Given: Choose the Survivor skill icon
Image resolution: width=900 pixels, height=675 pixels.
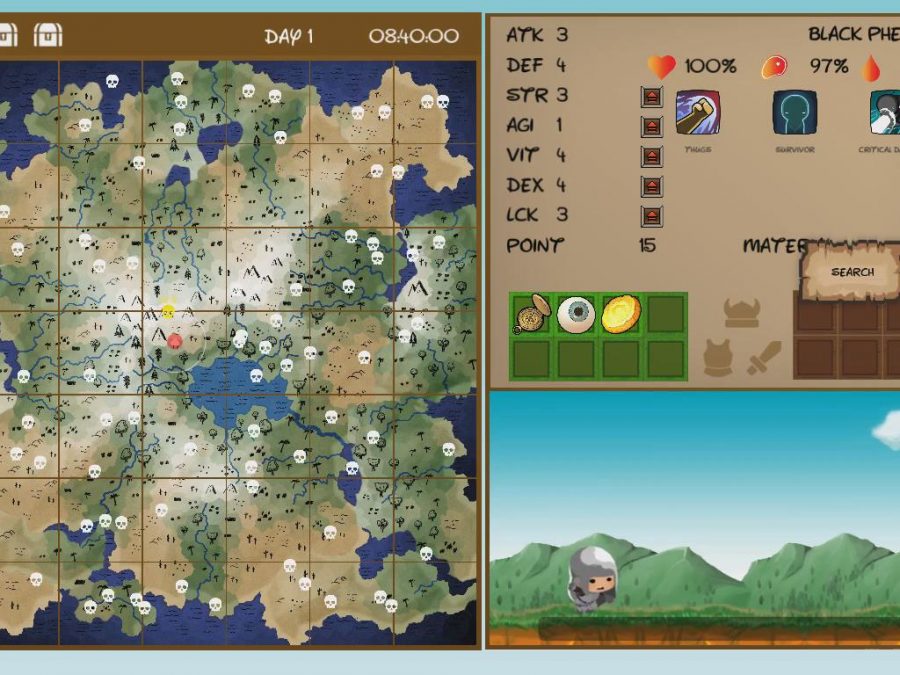Looking at the screenshot, I should pos(794,113).
